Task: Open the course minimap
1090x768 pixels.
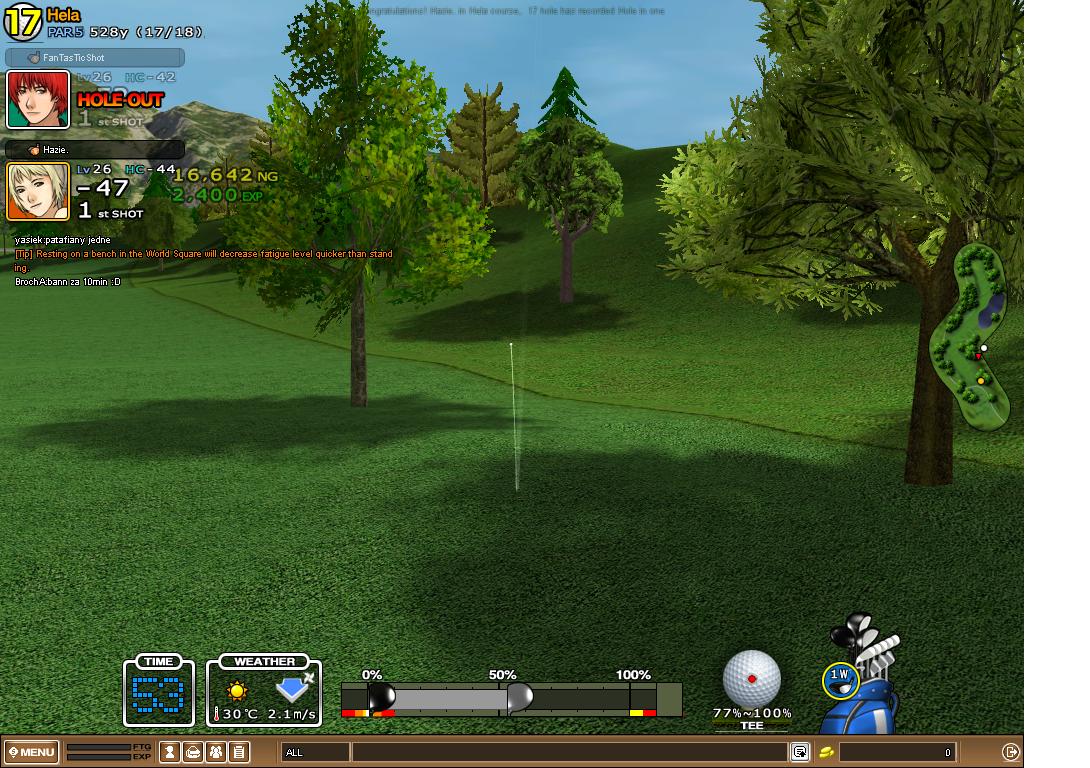Action: point(972,335)
